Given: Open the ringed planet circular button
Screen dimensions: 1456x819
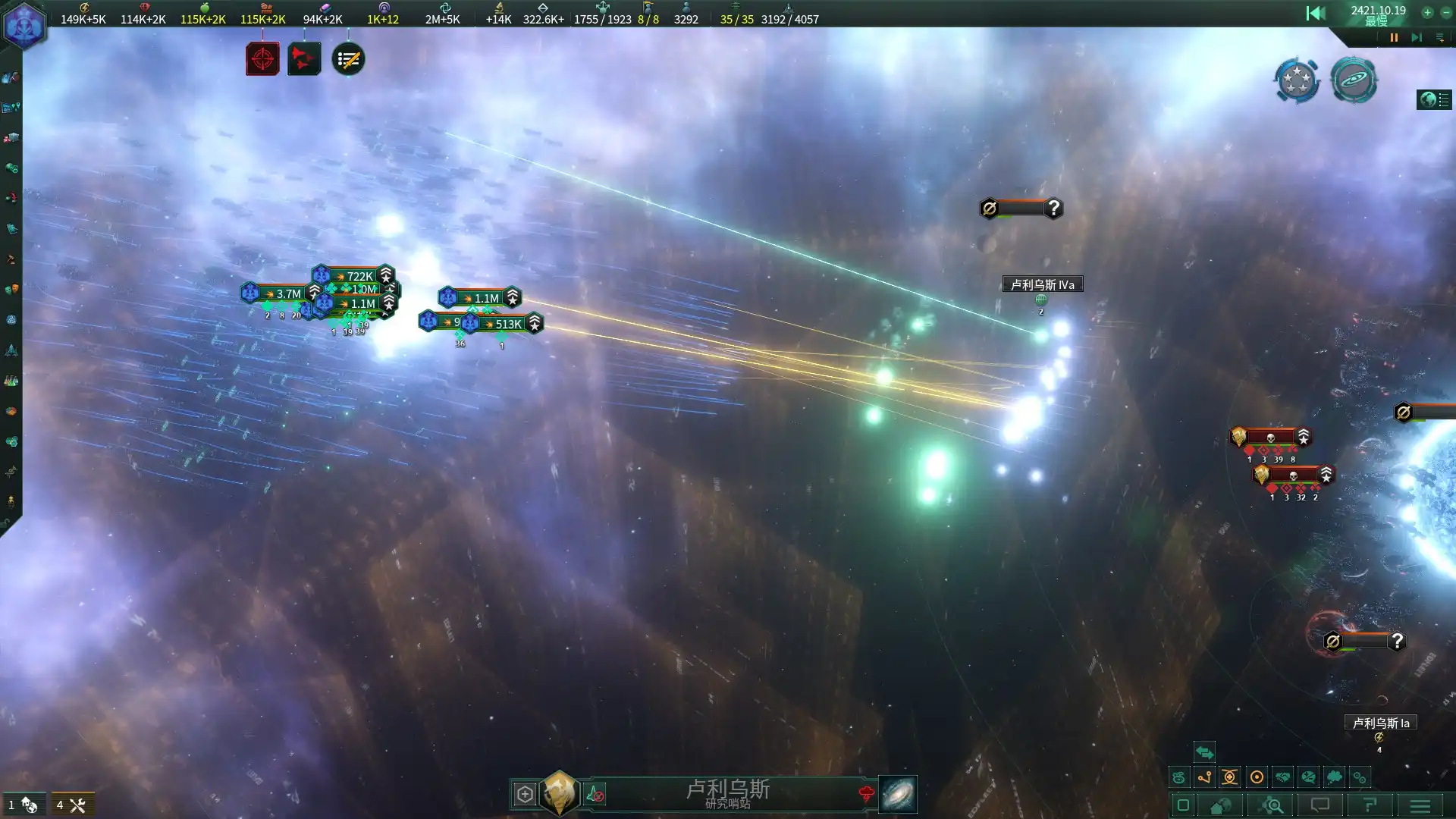Looking at the screenshot, I should tap(1354, 80).
